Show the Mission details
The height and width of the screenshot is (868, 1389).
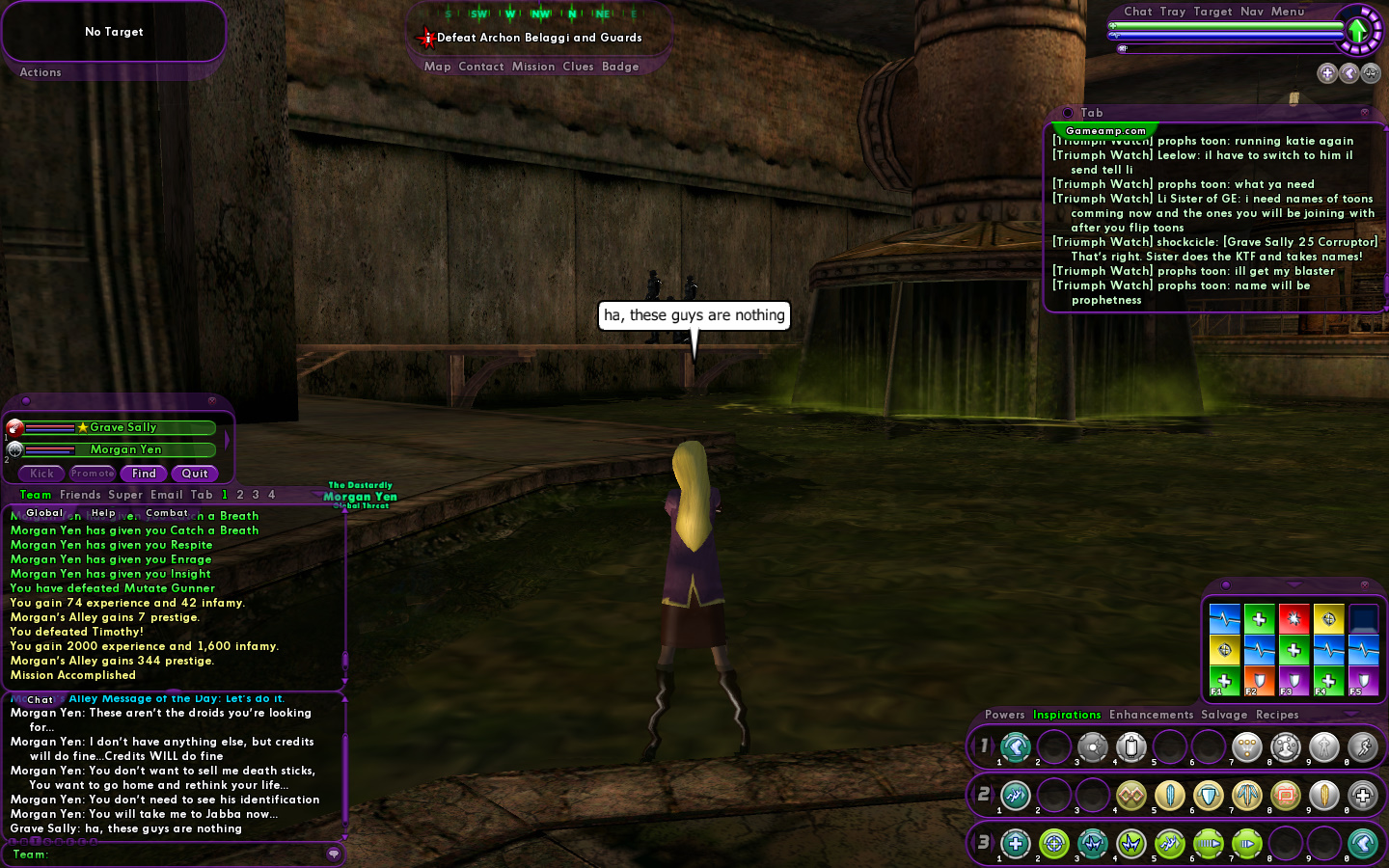533,67
